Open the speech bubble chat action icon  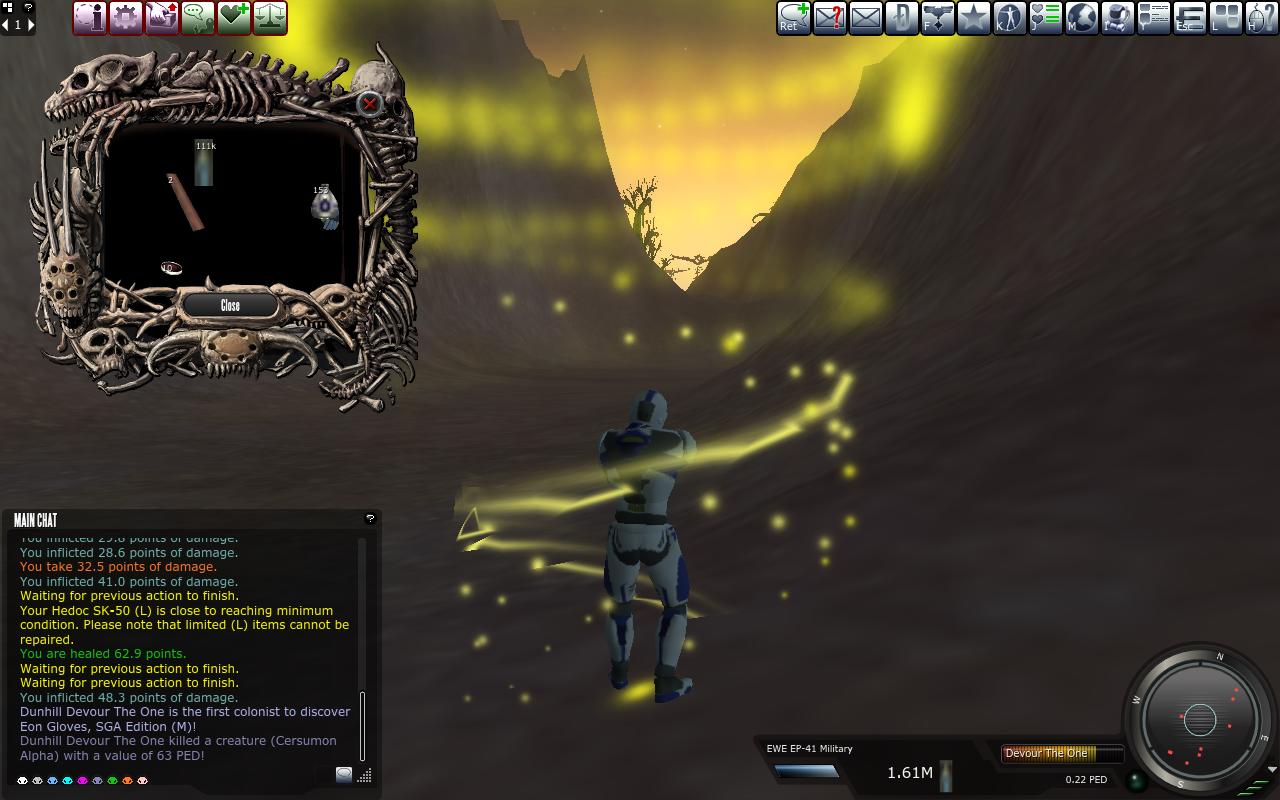click(198, 18)
